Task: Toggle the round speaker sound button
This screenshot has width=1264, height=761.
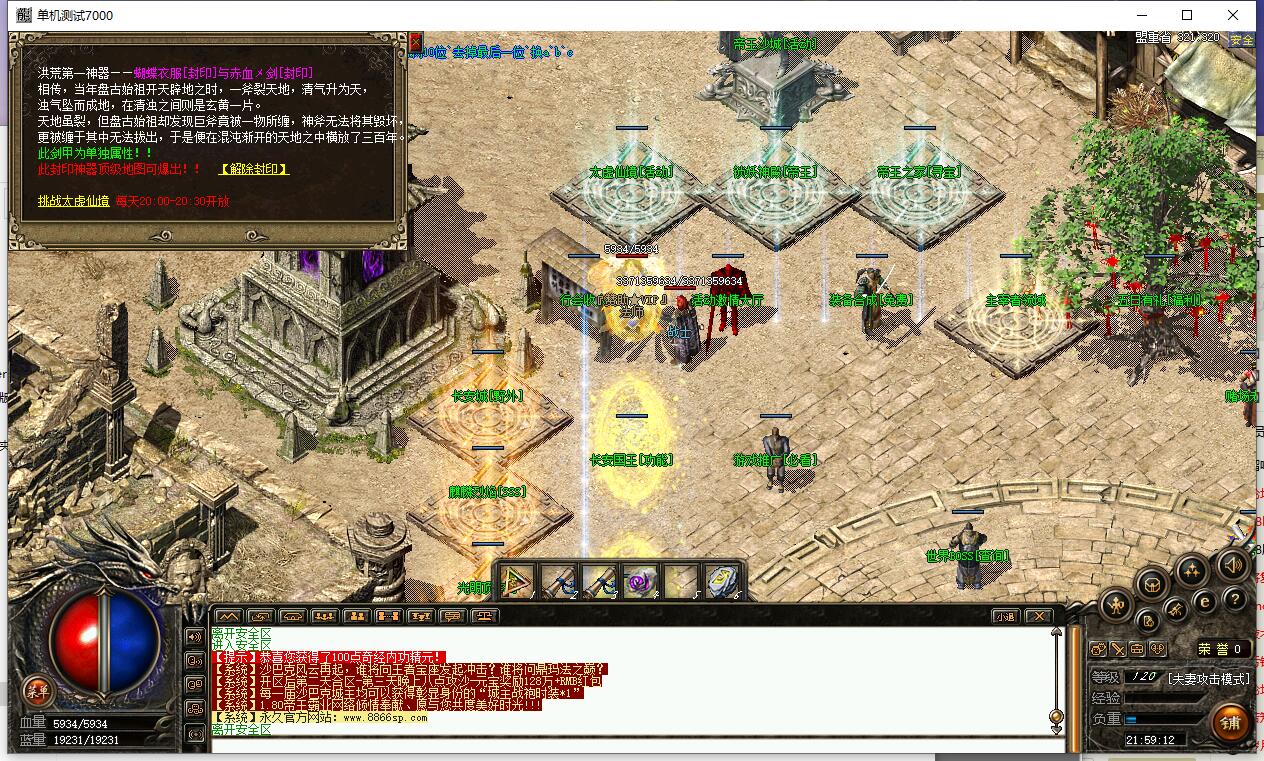Action: click(x=1232, y=567)
